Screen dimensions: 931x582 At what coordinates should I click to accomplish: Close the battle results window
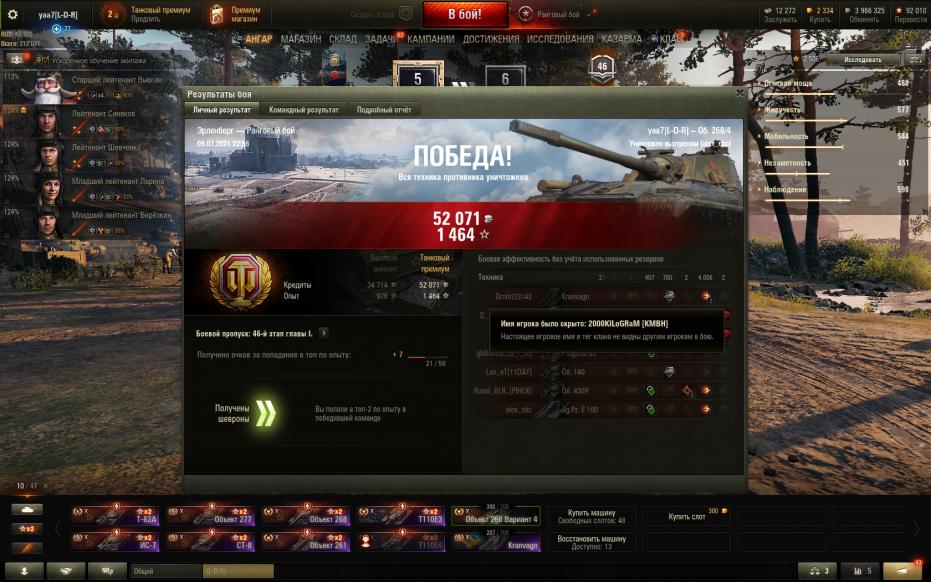pyautogui.click(x=739, y=93)
